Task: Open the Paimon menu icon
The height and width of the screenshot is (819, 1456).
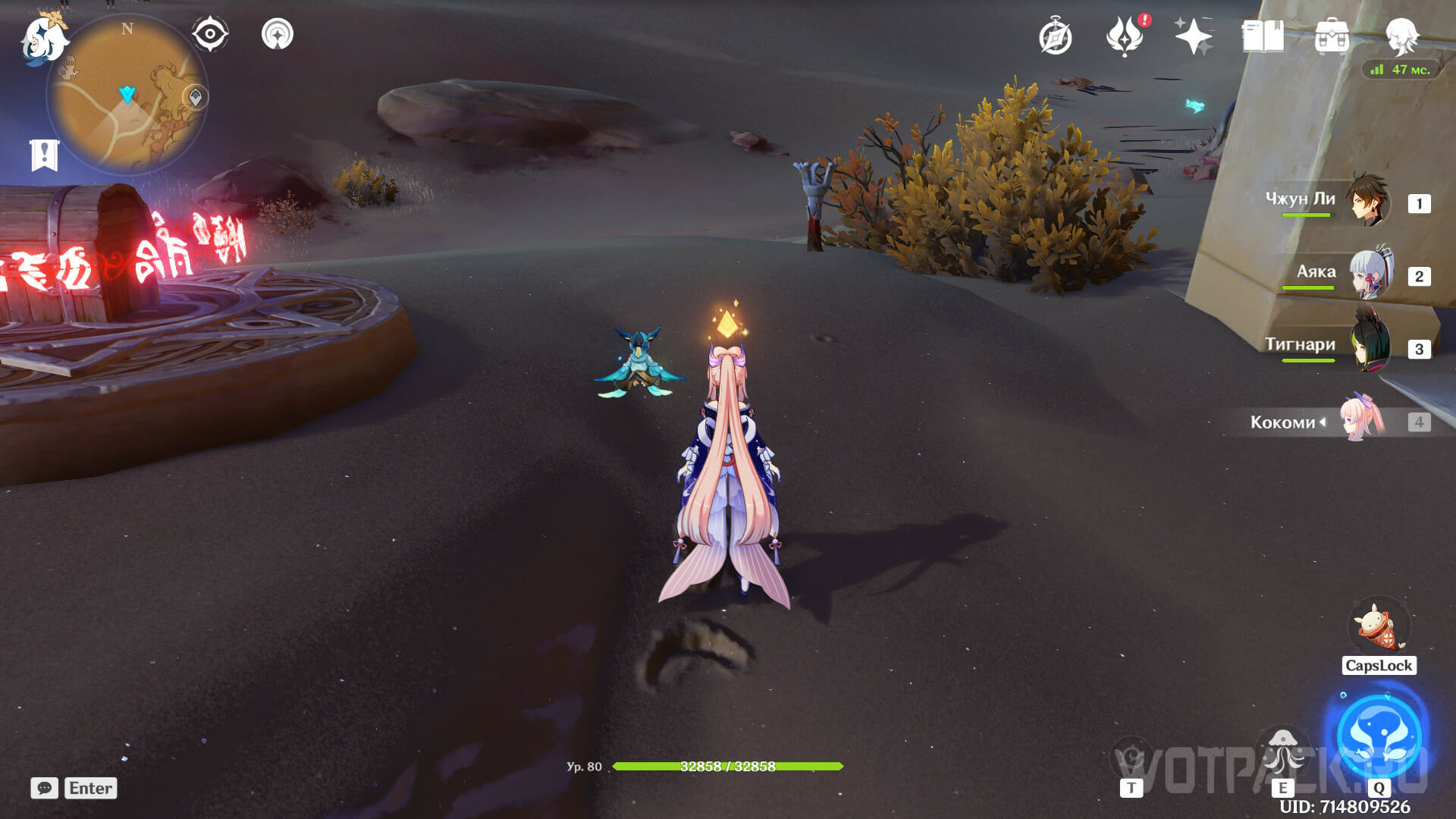Action: [44, 38]
